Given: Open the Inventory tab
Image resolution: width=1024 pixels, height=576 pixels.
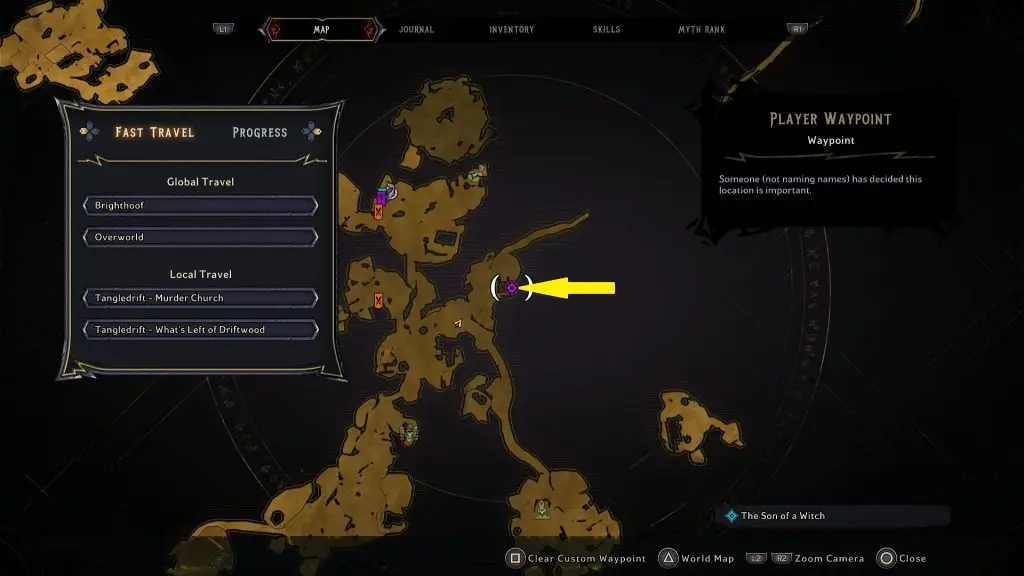Looking at the screenshot, I should [511, 30].
